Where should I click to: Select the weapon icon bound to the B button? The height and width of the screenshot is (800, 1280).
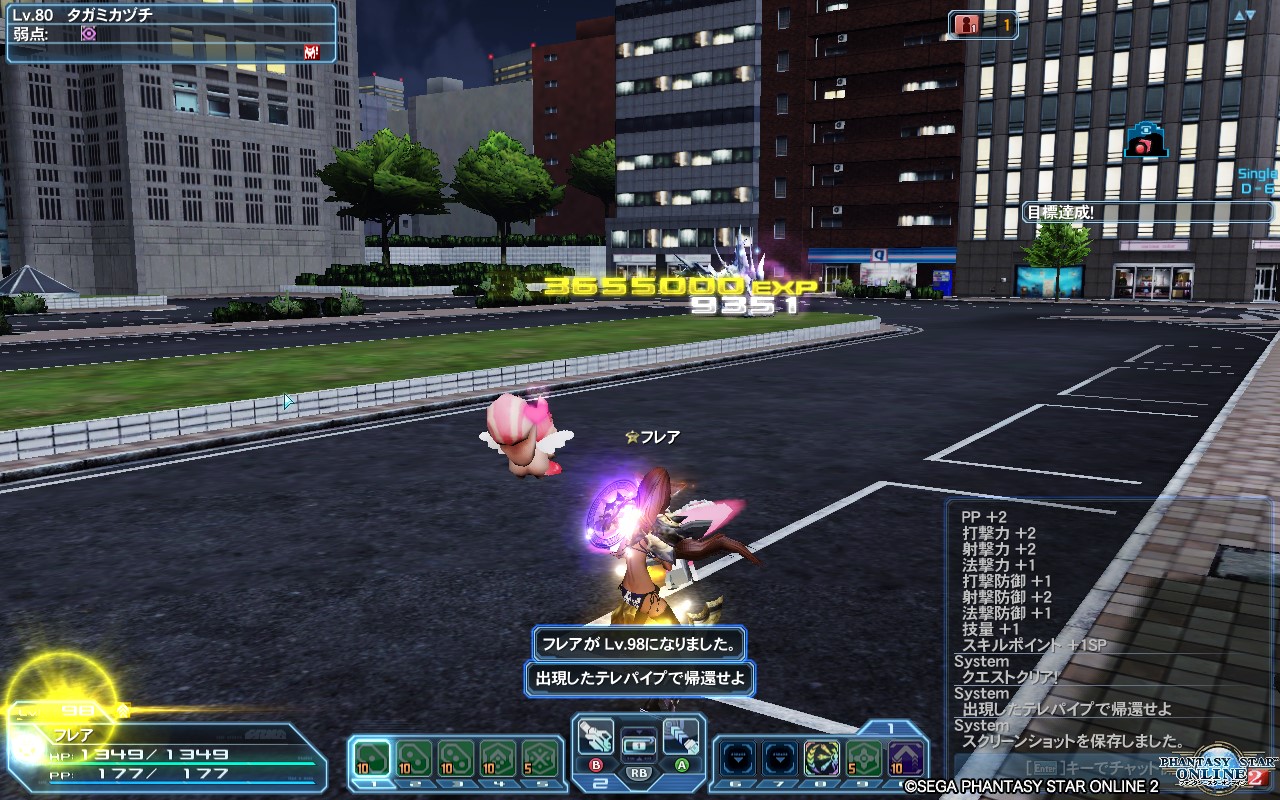coord(596,735)
